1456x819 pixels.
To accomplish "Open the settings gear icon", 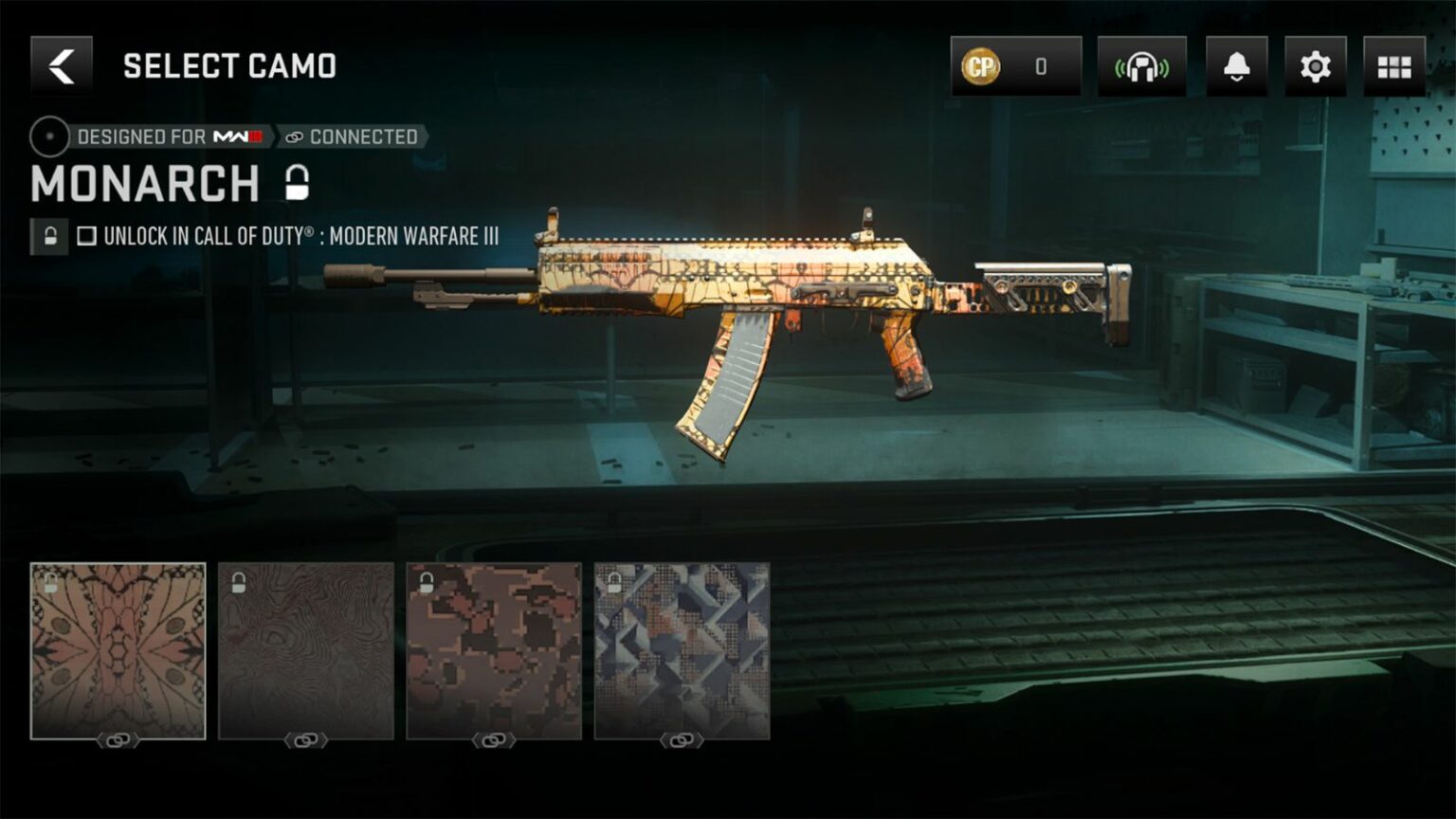I will (x=1313, y=66).
